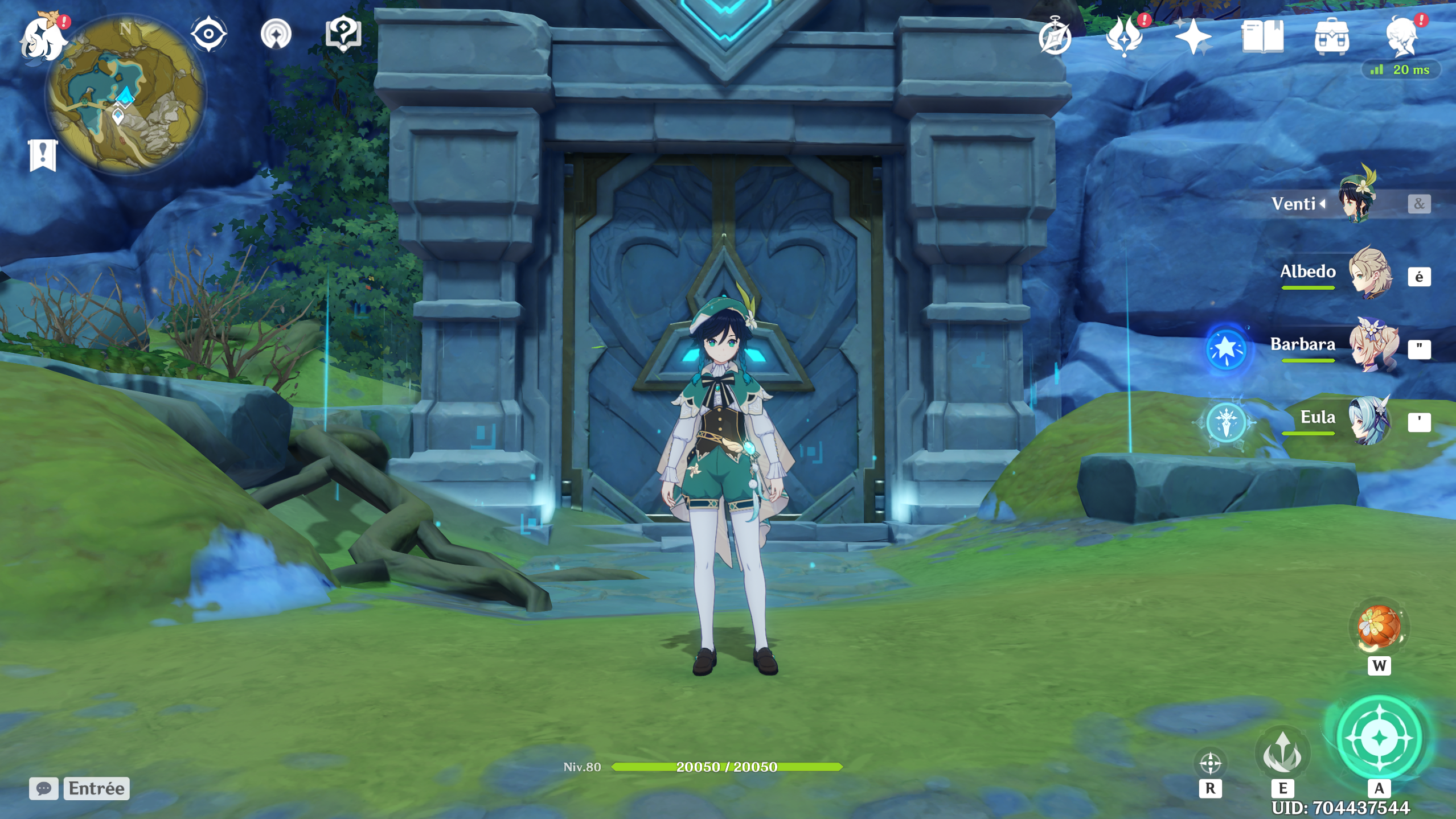Open the circular minimap
1456x819 pixels.
(x=125, y=94)
